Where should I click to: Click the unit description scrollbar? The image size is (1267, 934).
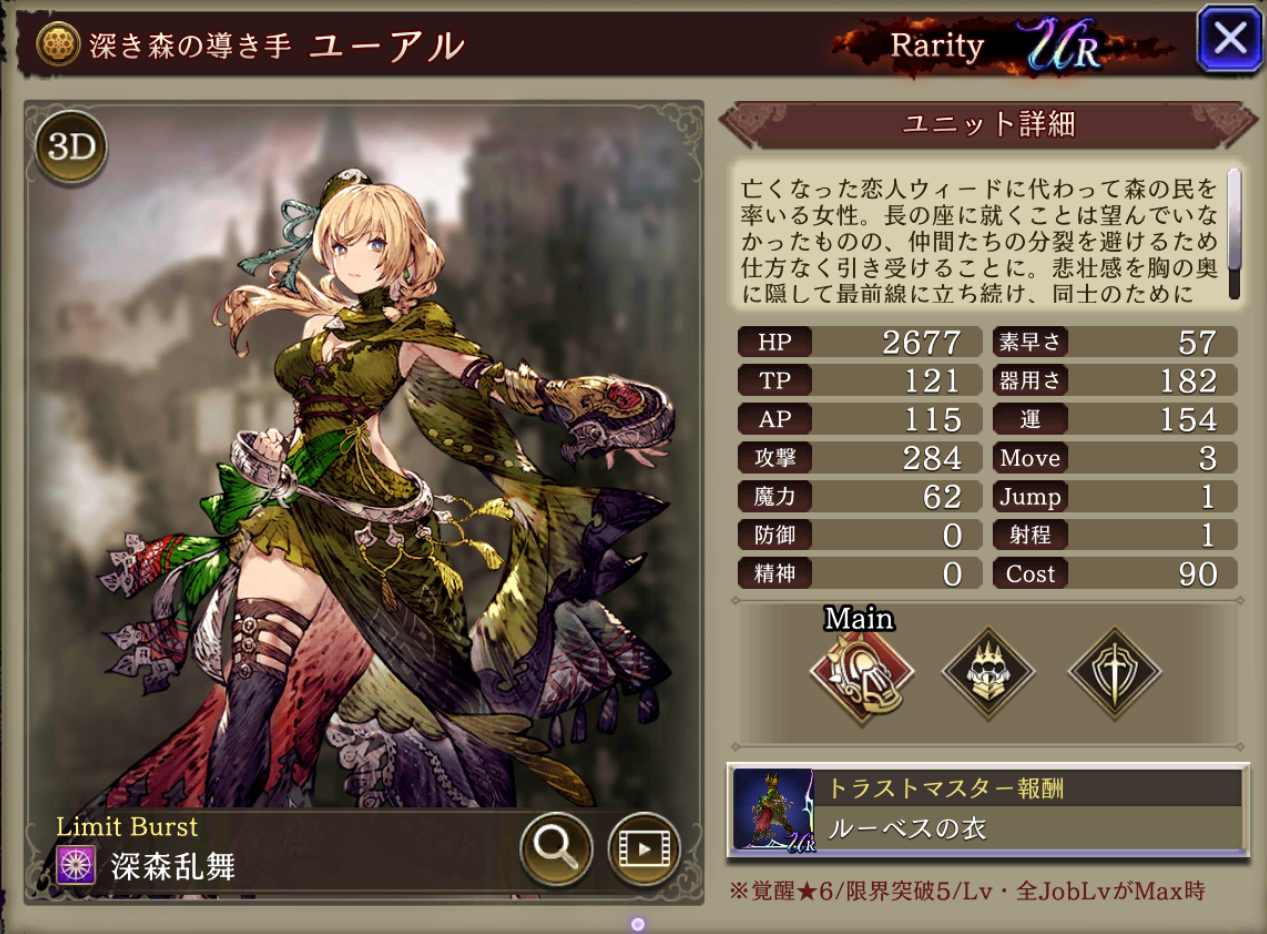(x=1234, y=232)
